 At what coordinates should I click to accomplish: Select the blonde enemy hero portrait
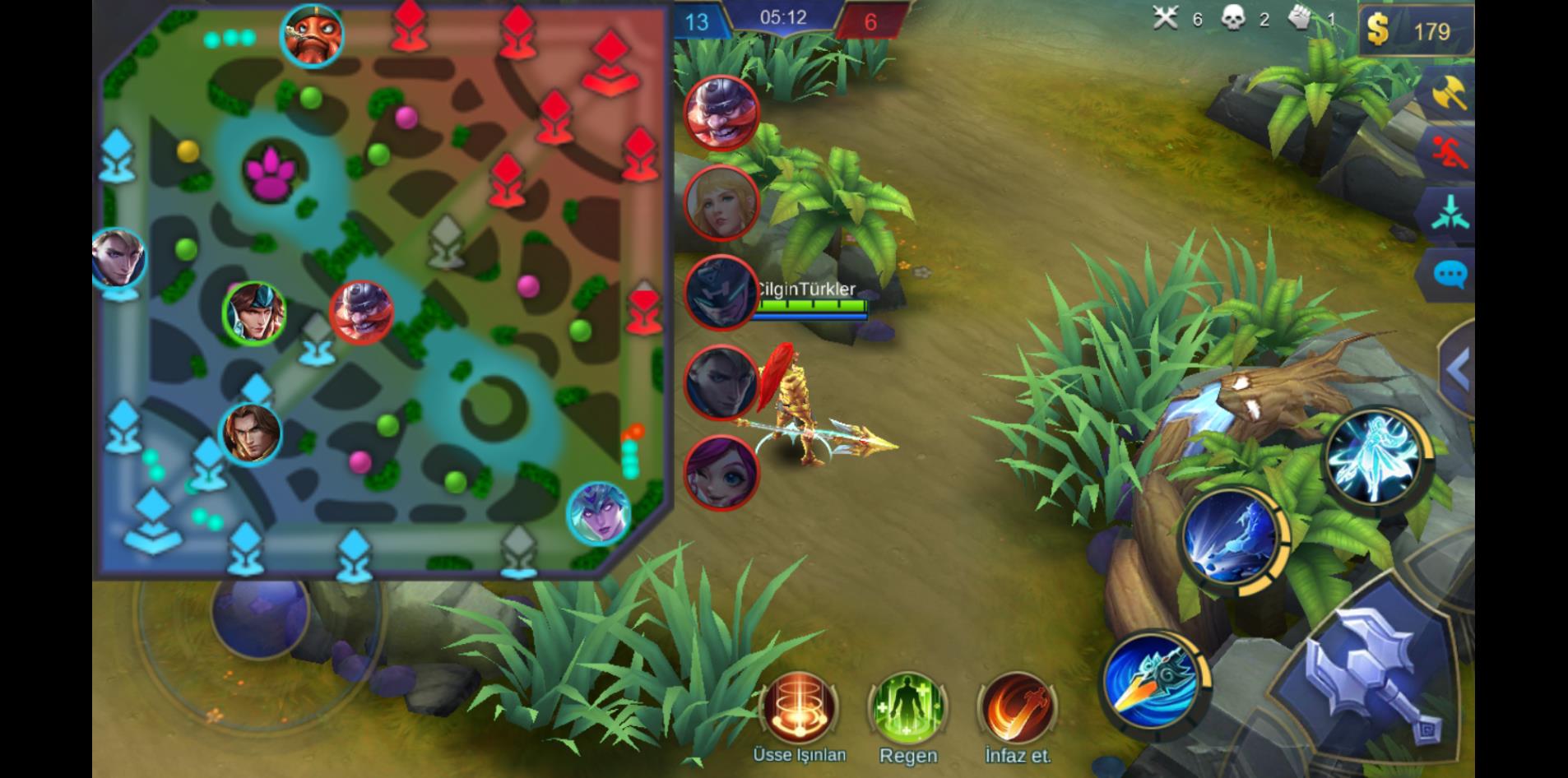[721, 202]
